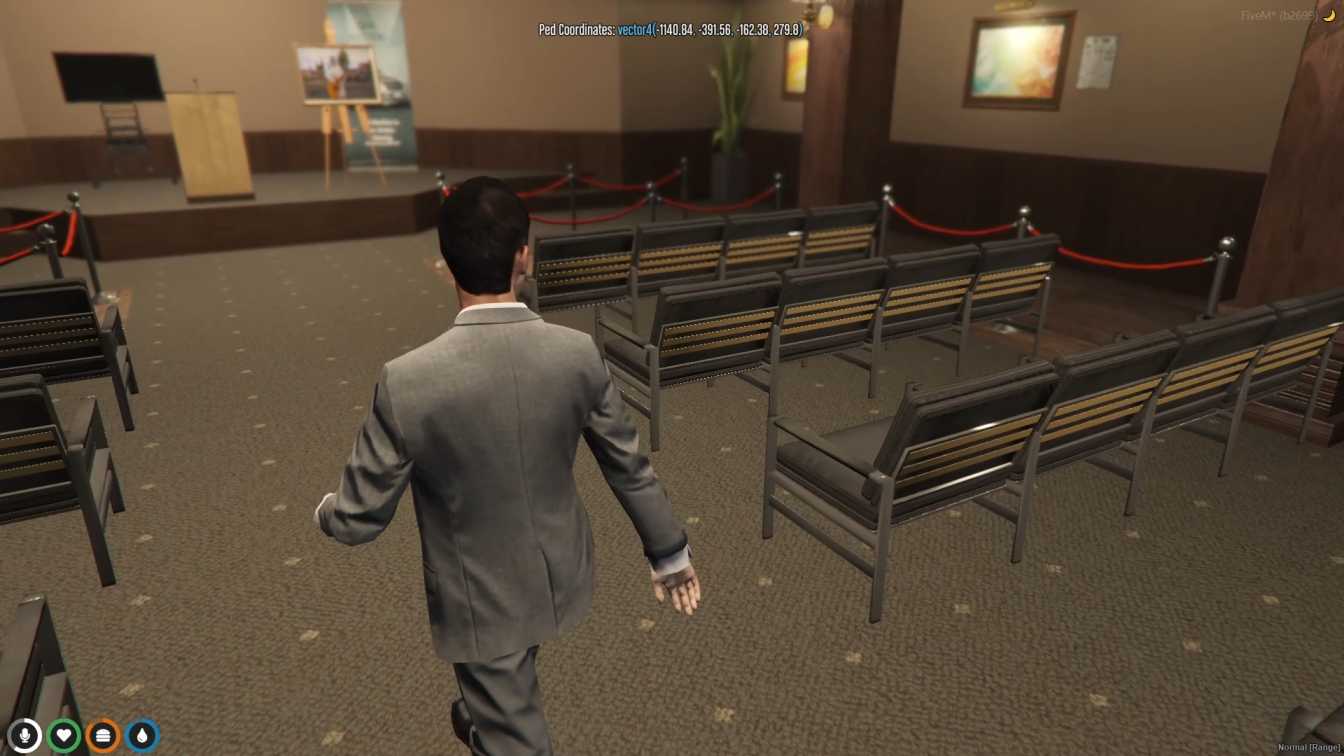Click the moon time-of-day icon top right
The image size is (1344, 756).
(x=1327, y=17)
